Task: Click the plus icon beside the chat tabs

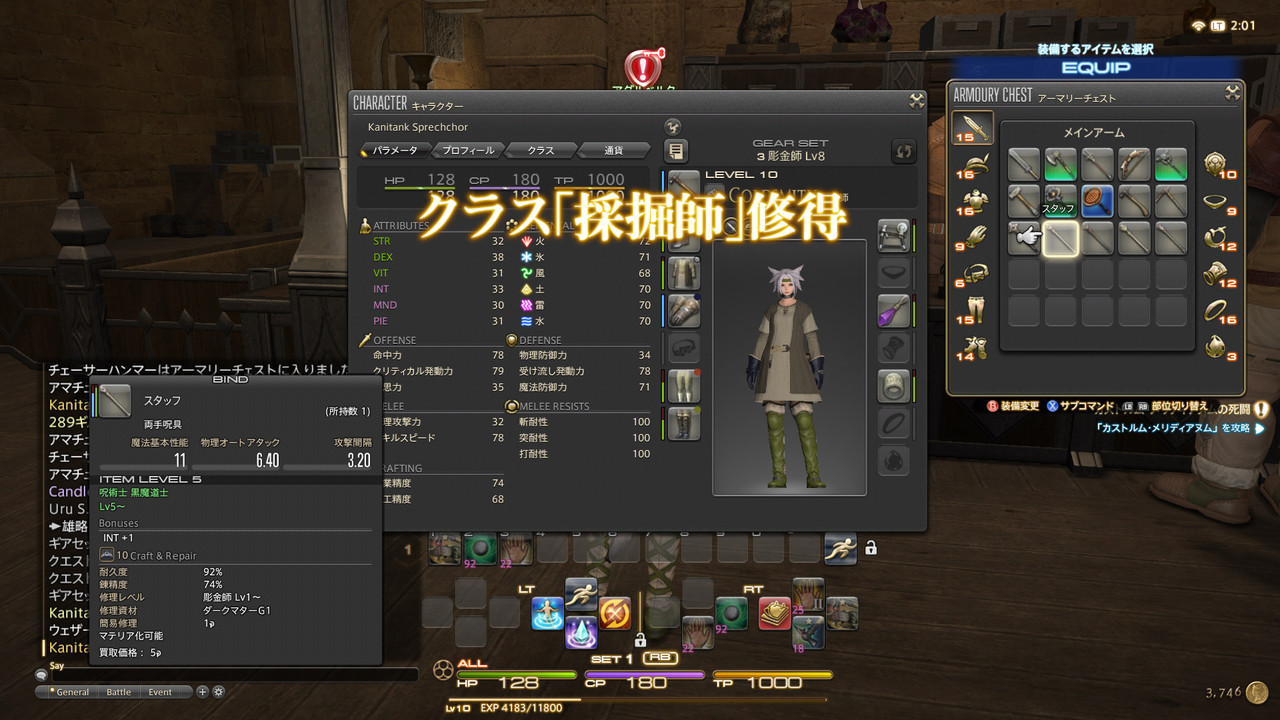Action: click(202, 691)
